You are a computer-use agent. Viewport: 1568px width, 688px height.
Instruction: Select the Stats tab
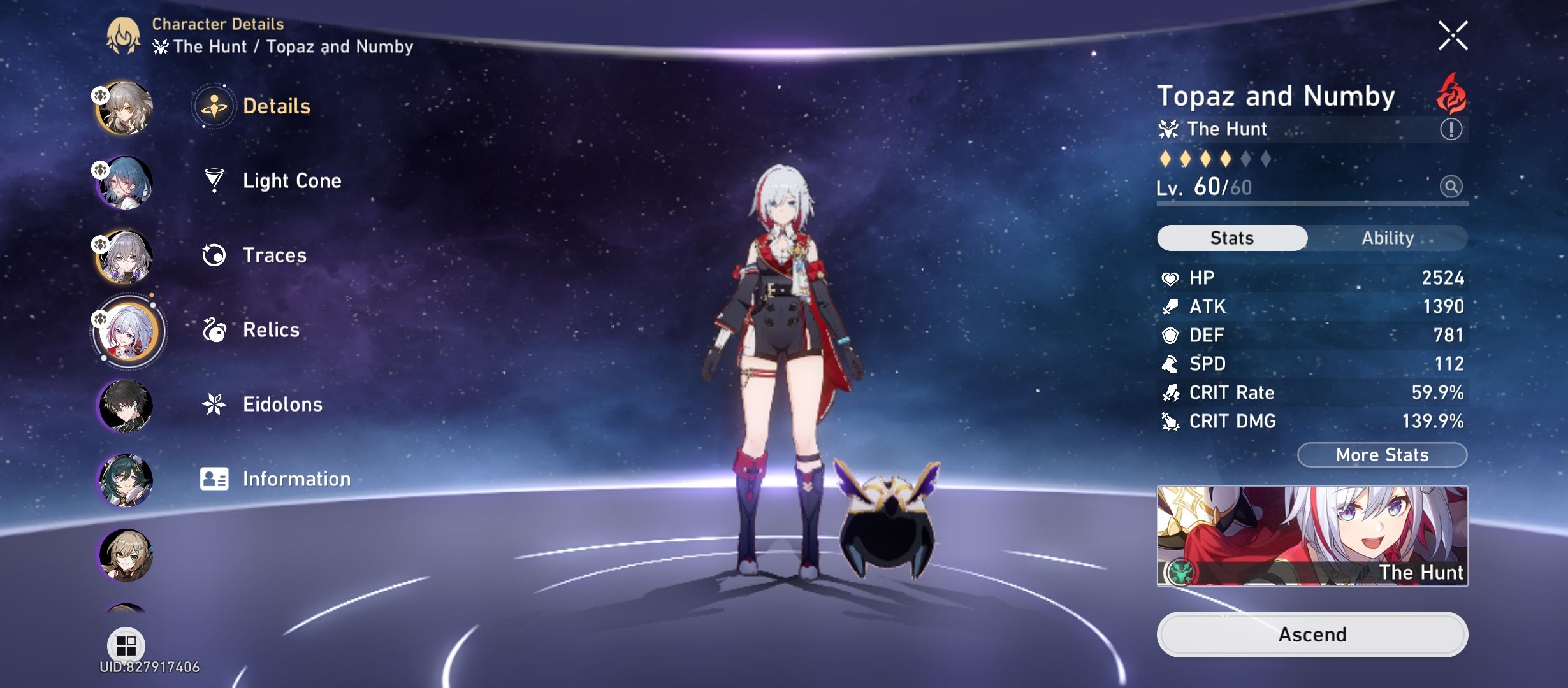pos(1231,238)
